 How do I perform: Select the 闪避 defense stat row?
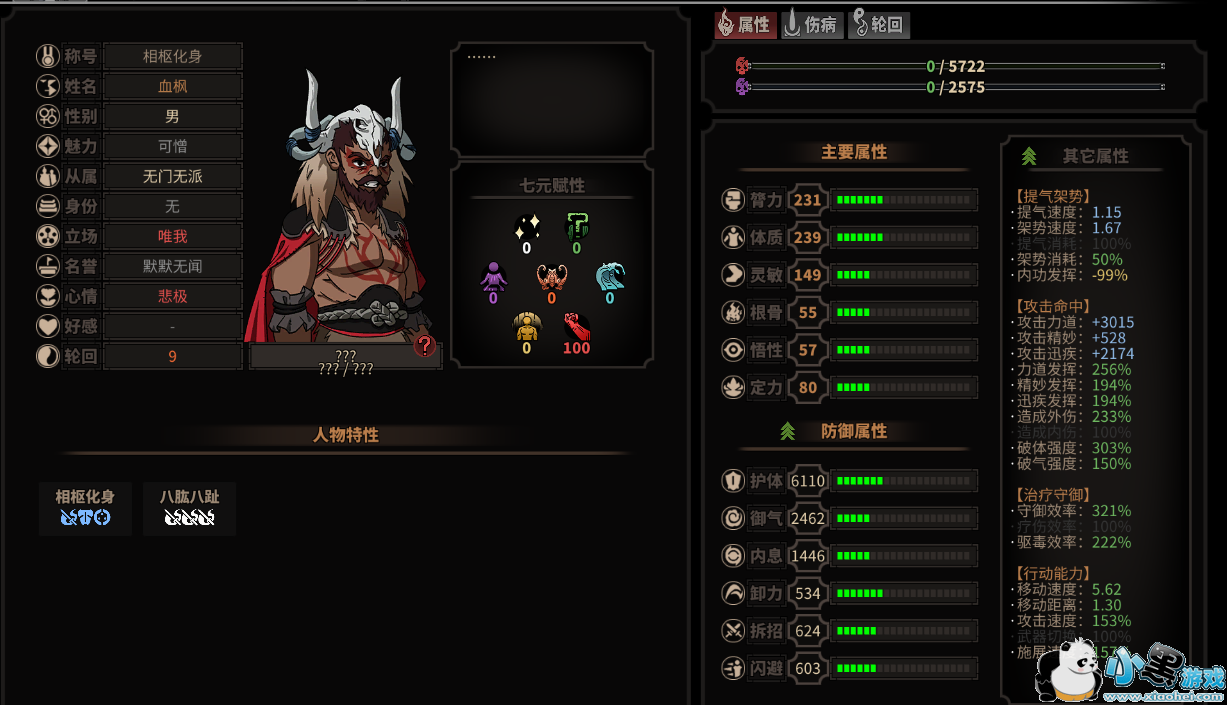848,668
